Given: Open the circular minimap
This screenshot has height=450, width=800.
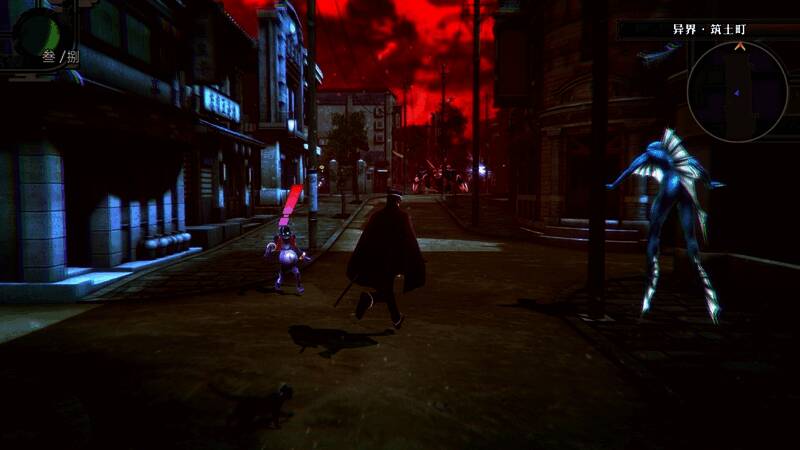Looking at the screenshot, I should [737, 92].
